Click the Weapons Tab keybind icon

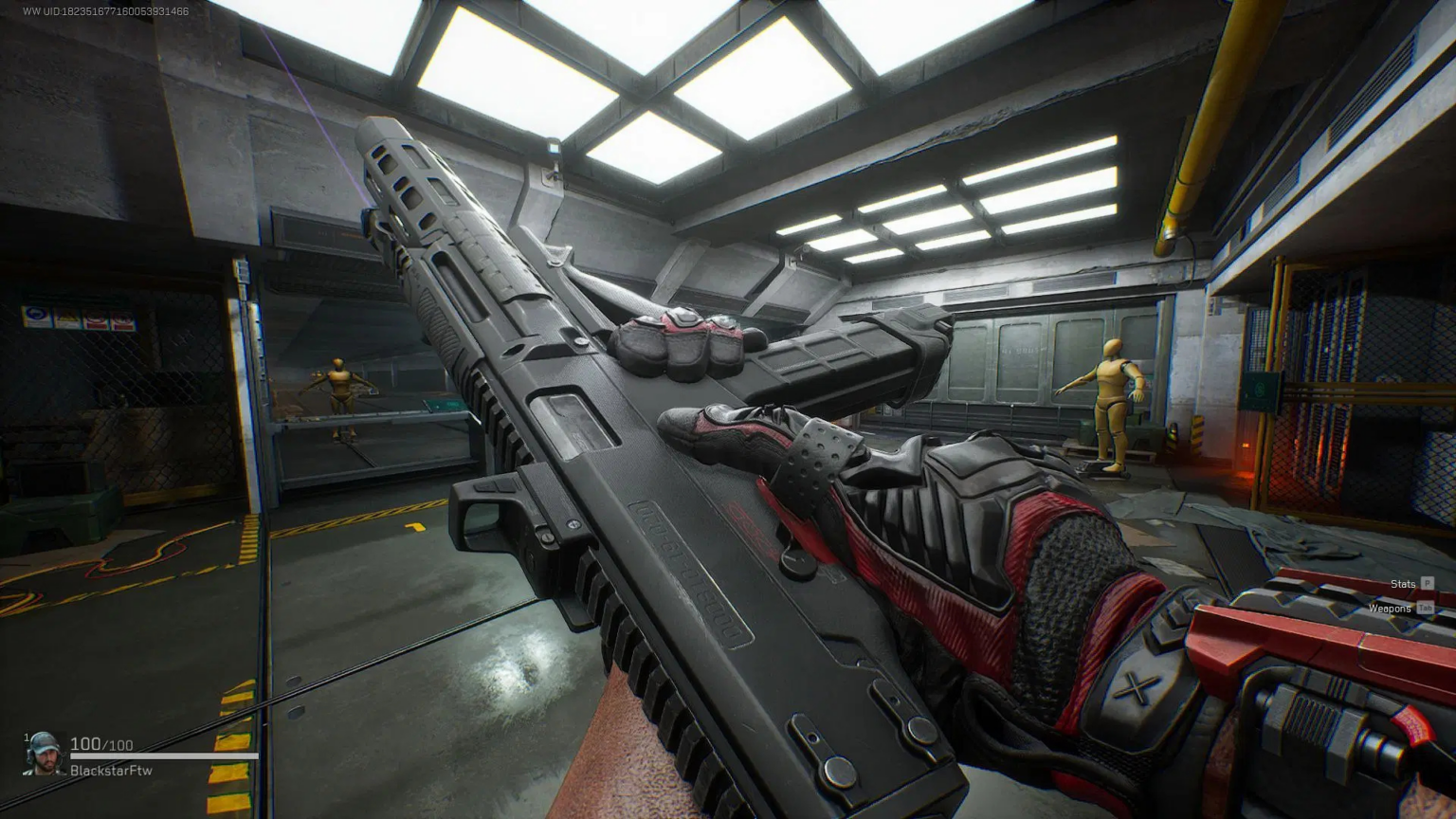[1425, 608]
